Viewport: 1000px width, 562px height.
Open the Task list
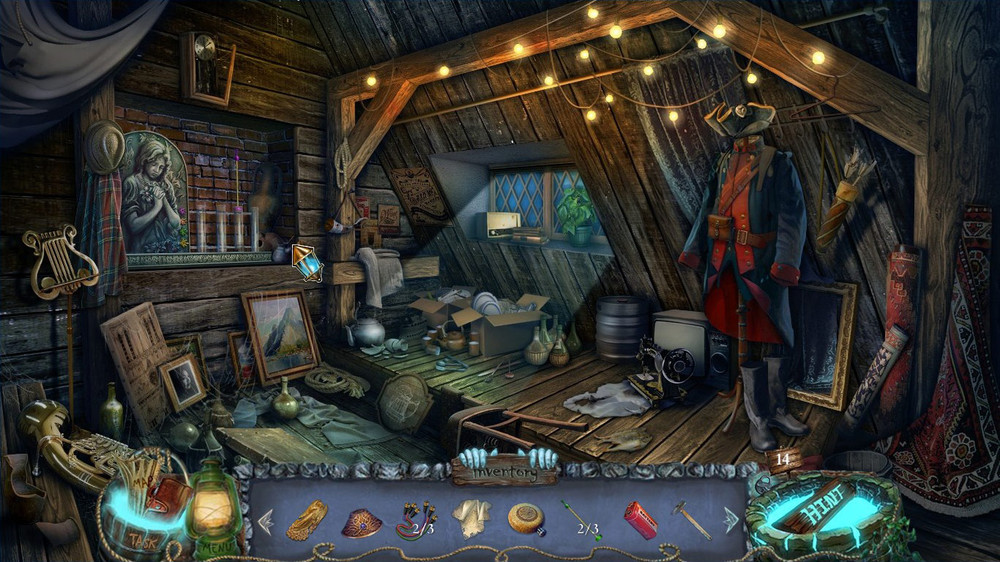[x=142, y=540]
